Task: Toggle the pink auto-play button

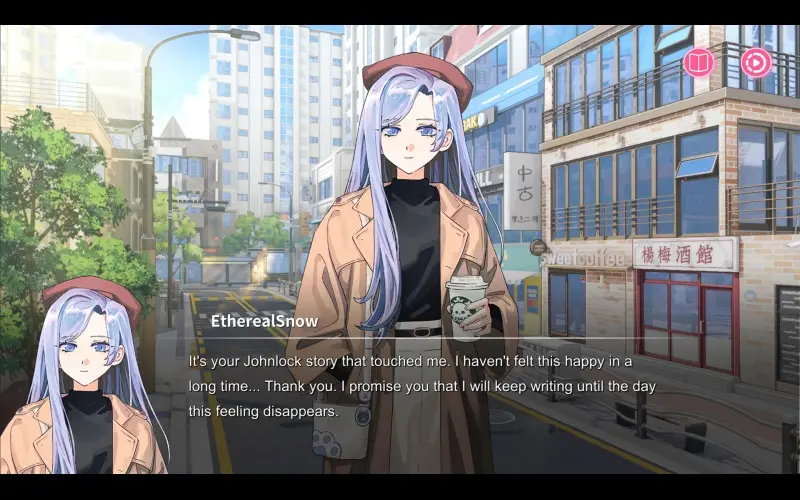Action: [x=755, y=63]
